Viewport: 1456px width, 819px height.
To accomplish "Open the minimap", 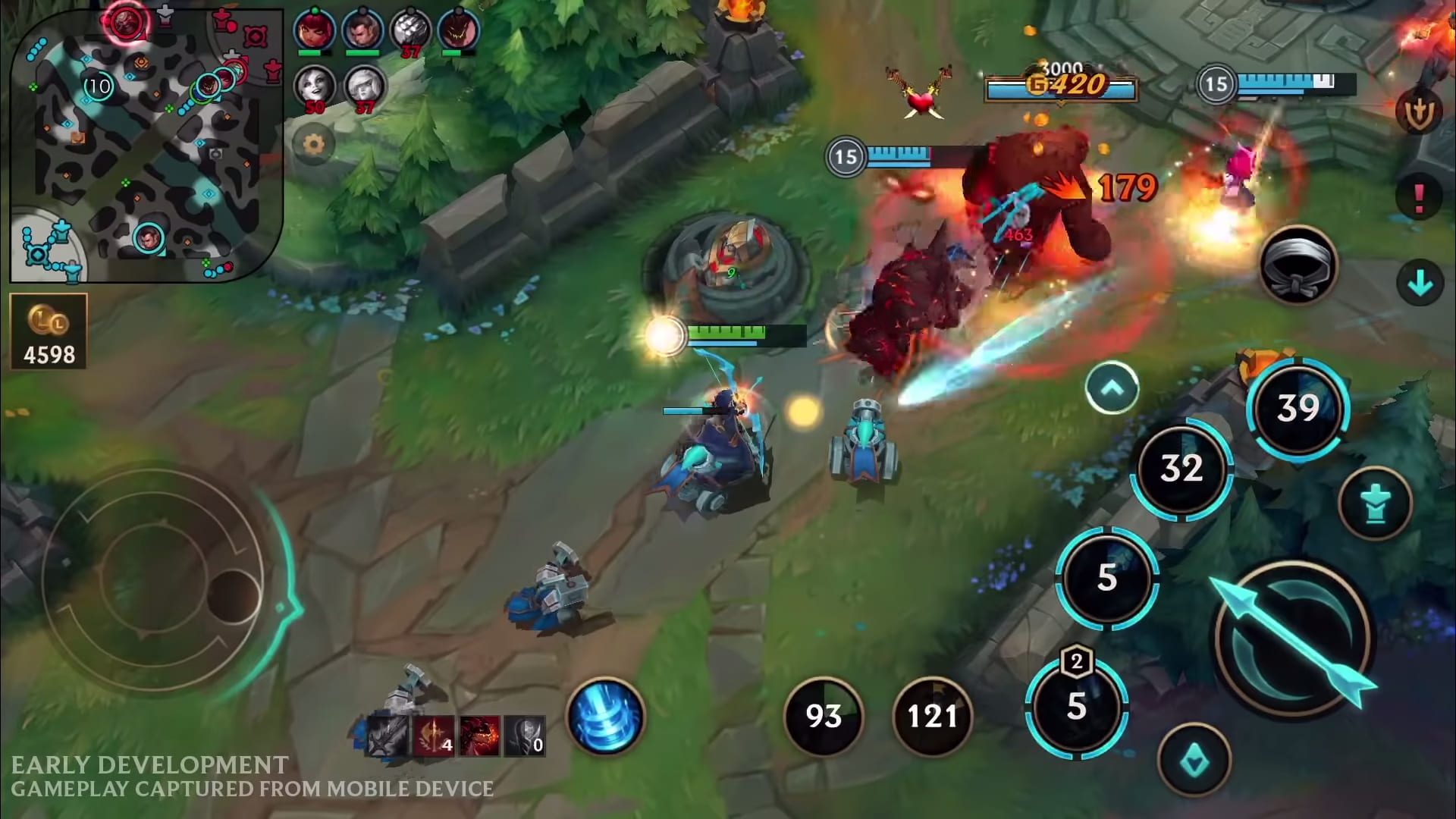I will point(144,144).
